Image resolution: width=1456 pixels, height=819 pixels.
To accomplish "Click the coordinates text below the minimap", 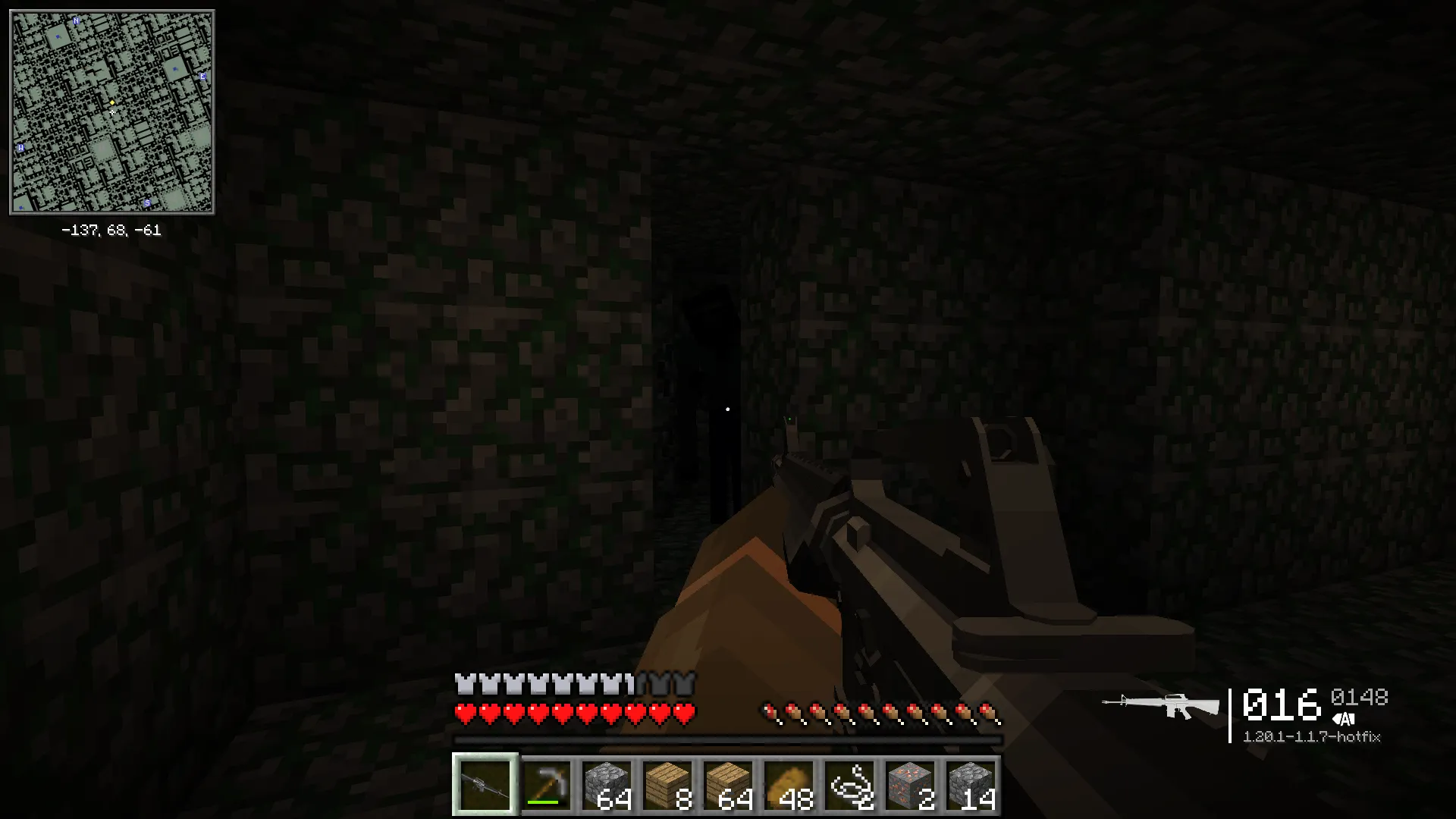I will 111,231.
